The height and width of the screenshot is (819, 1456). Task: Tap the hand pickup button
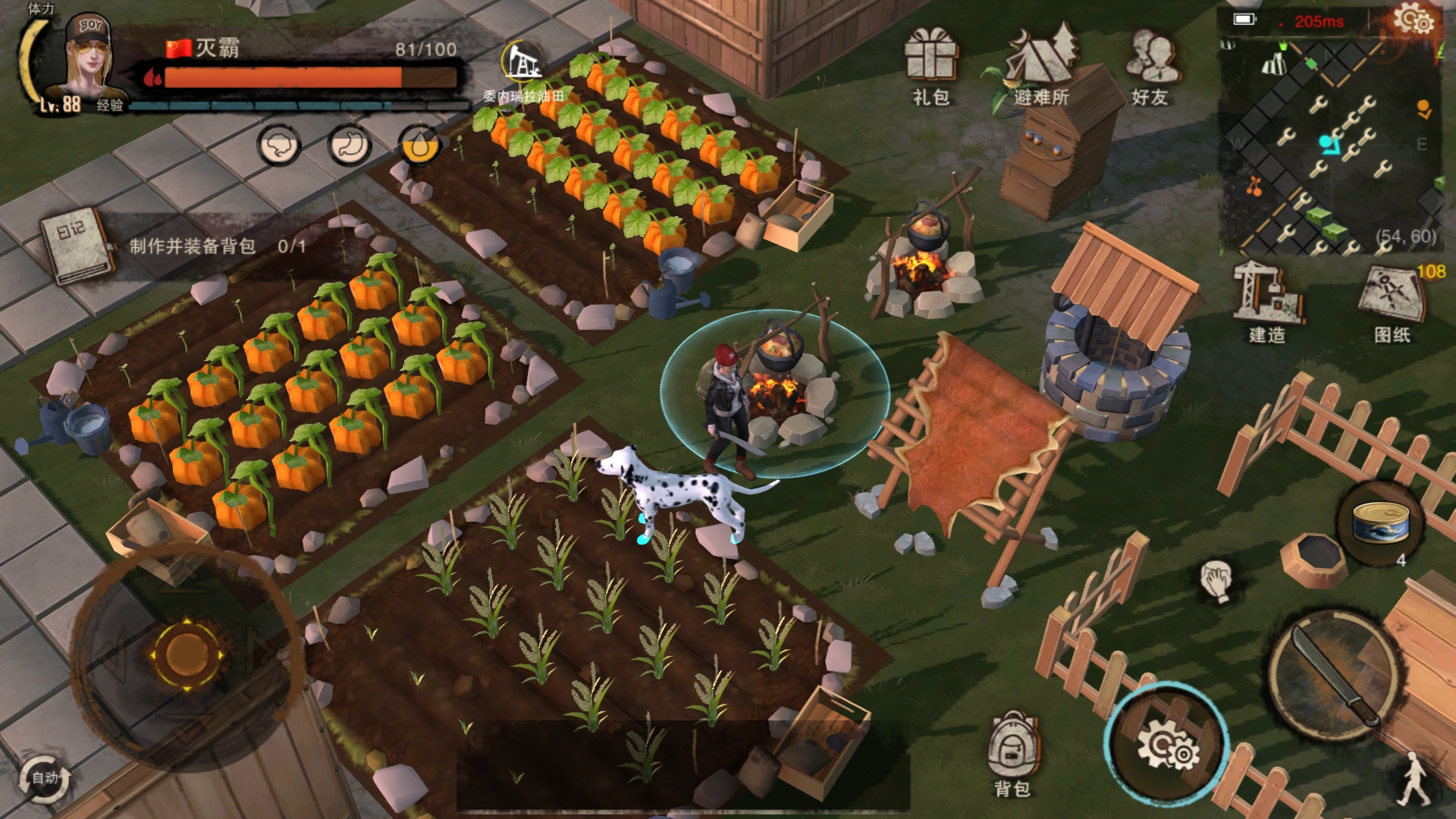click(1216, 582)
